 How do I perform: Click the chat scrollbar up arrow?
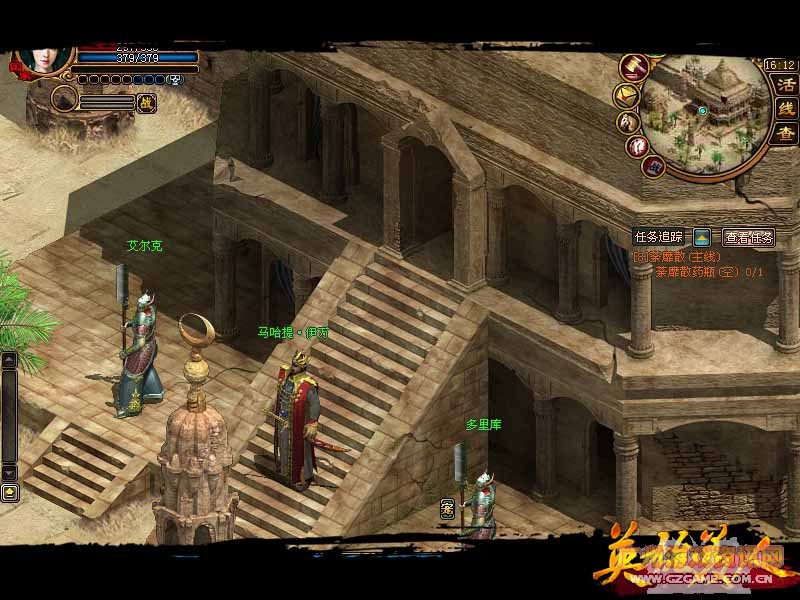8,359
